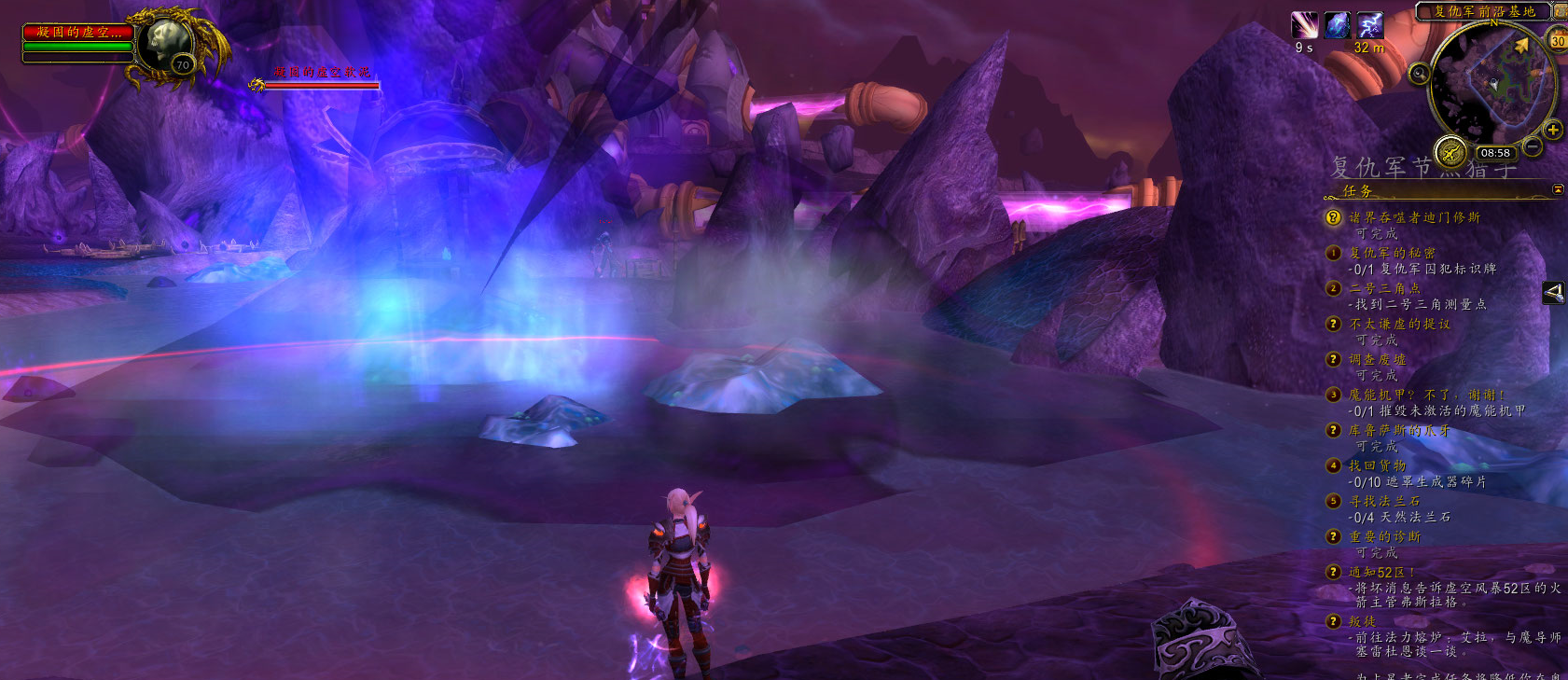Open tracked quest 找回货物
Image resolution: width=1568 pixels, height=680 pixels.
1377,465
